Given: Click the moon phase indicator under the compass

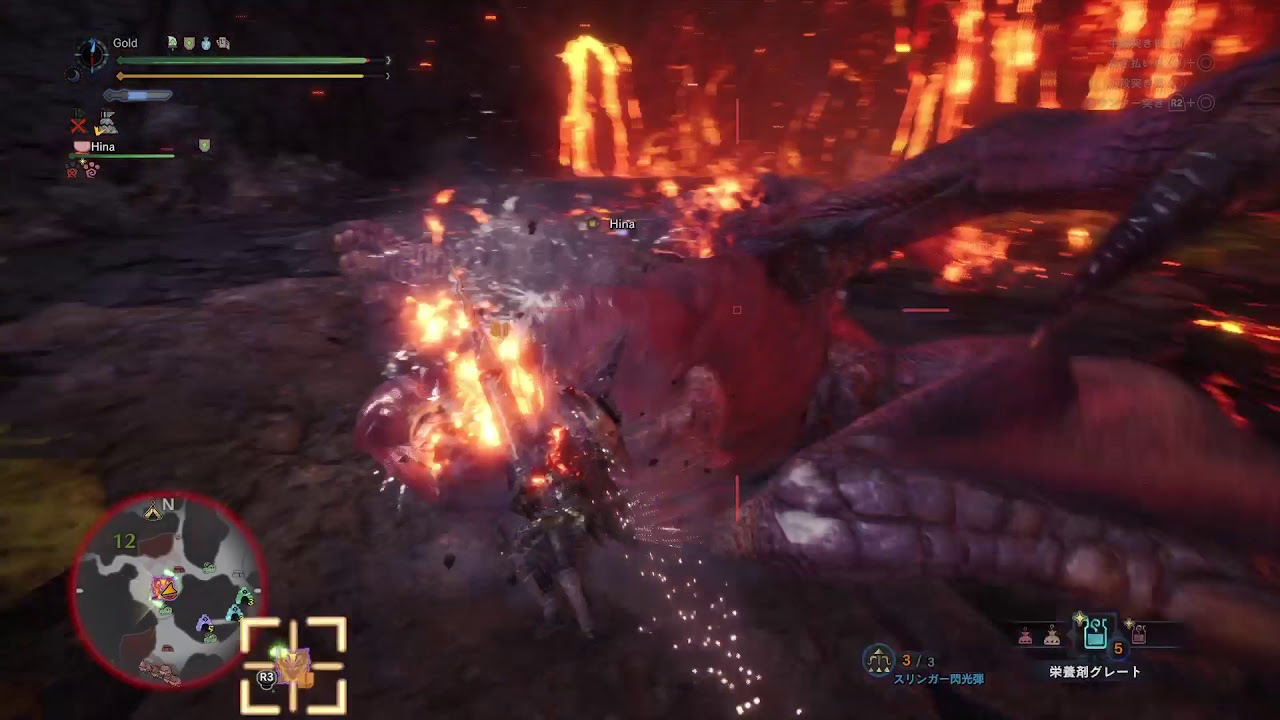Looking at the screenshot, I should (74, 74).
